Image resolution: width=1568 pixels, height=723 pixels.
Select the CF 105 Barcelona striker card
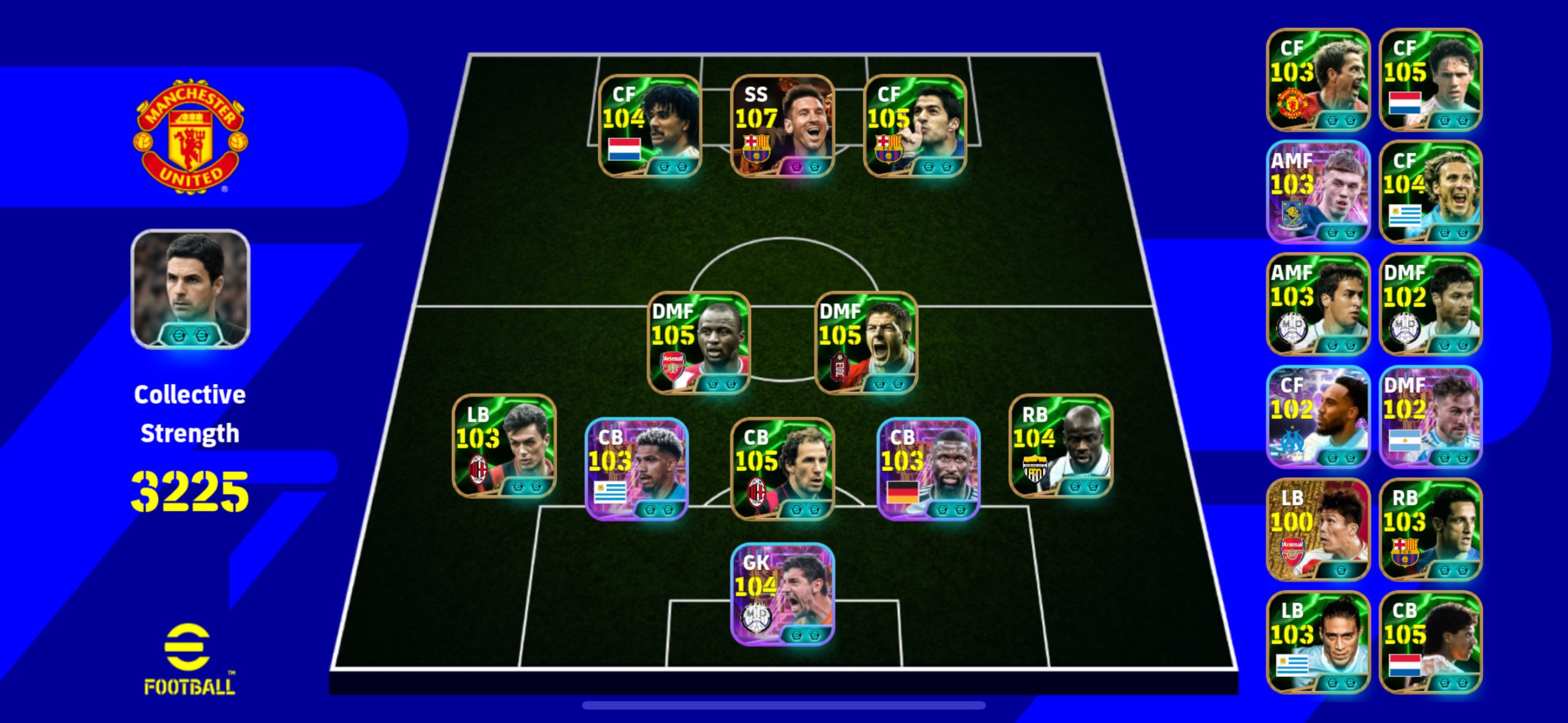[x=914, y=126]
